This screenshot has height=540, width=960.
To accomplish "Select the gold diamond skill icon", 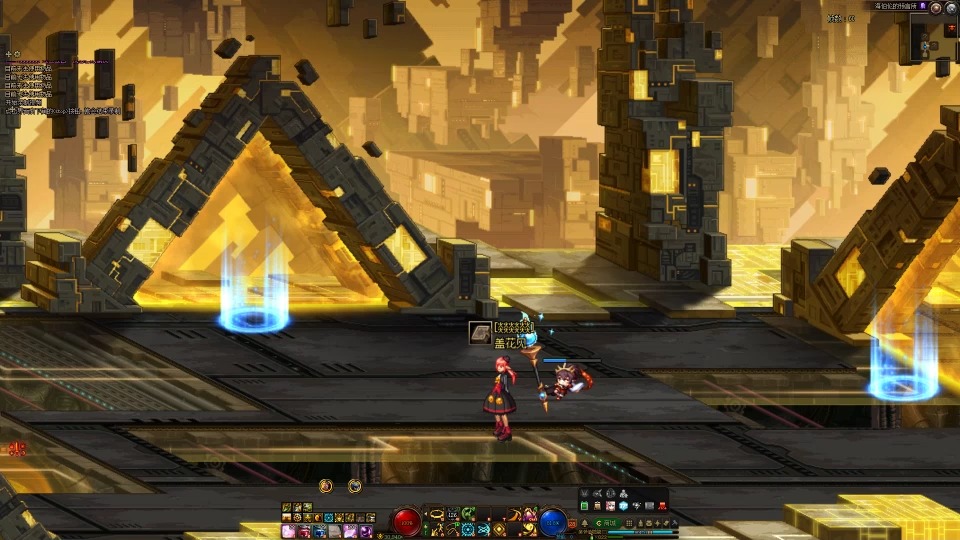I will (498, 529).
